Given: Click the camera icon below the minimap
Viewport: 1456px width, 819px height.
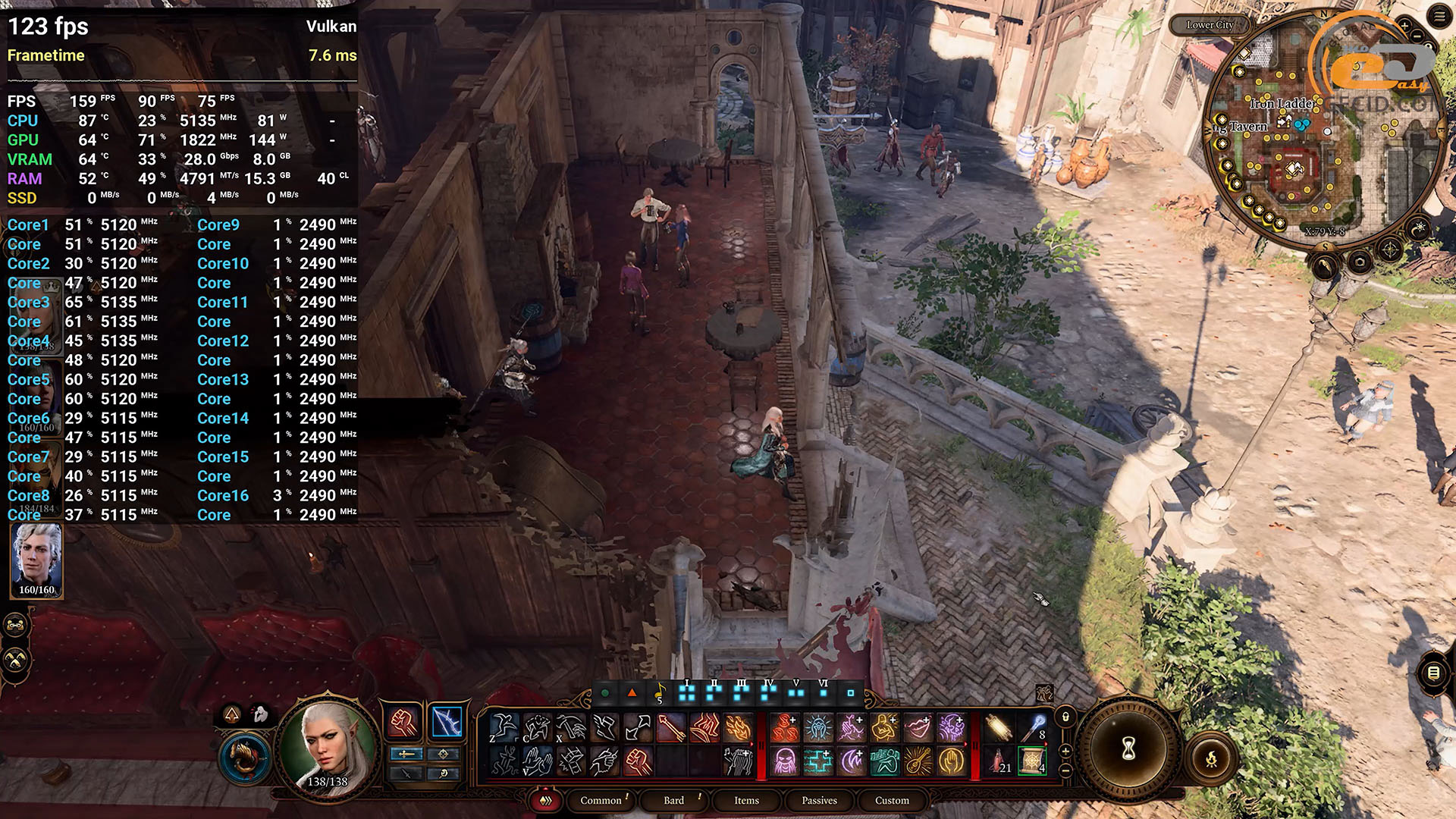Looking at the screenshot, I should pos(1360,262).
